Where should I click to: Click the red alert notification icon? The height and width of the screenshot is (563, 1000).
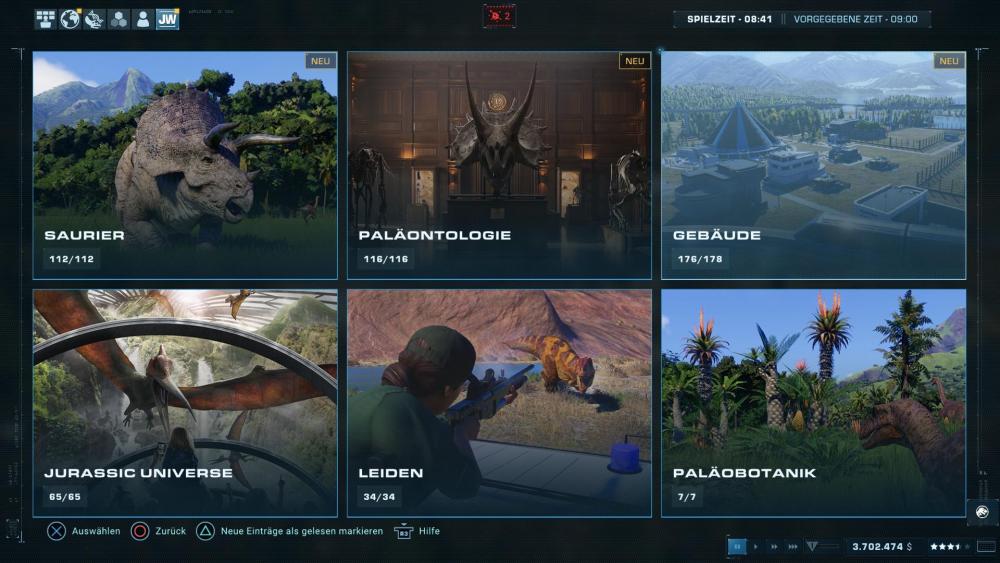pos(499,16)
